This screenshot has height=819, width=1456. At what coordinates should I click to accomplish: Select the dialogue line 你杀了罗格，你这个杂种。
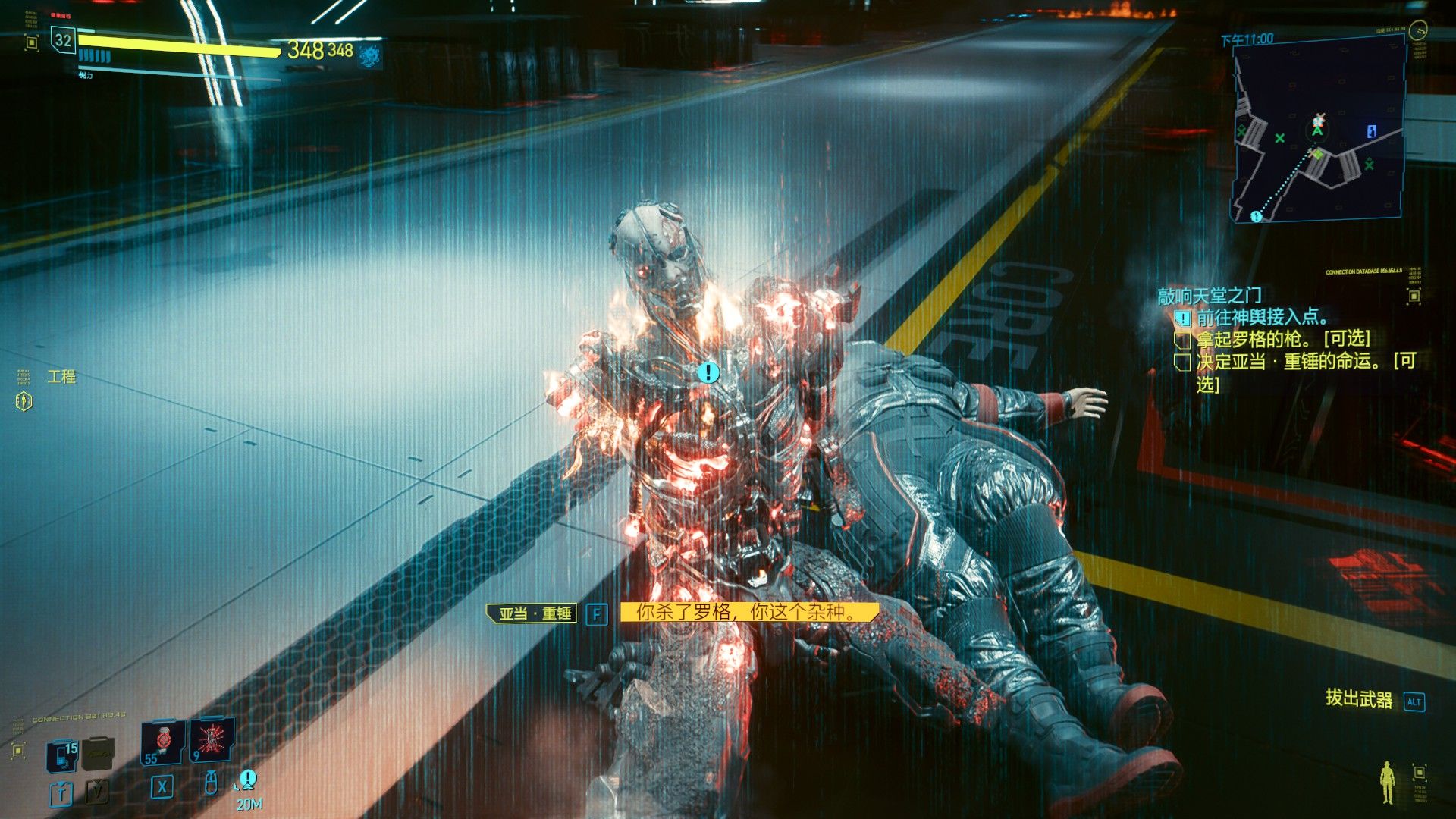[748, 612]
